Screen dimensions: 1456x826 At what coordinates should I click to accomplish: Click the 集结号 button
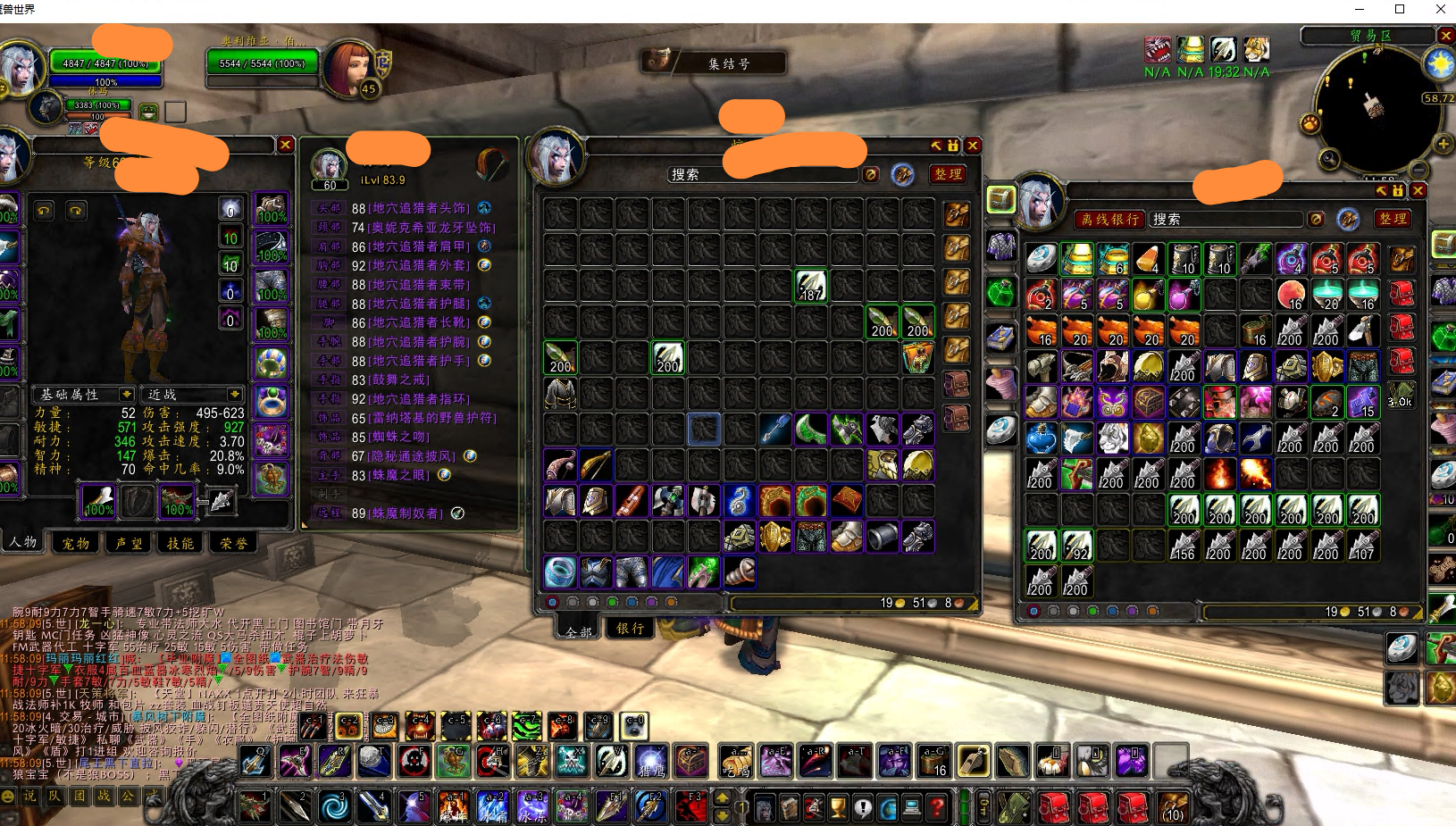click(715, 63)
